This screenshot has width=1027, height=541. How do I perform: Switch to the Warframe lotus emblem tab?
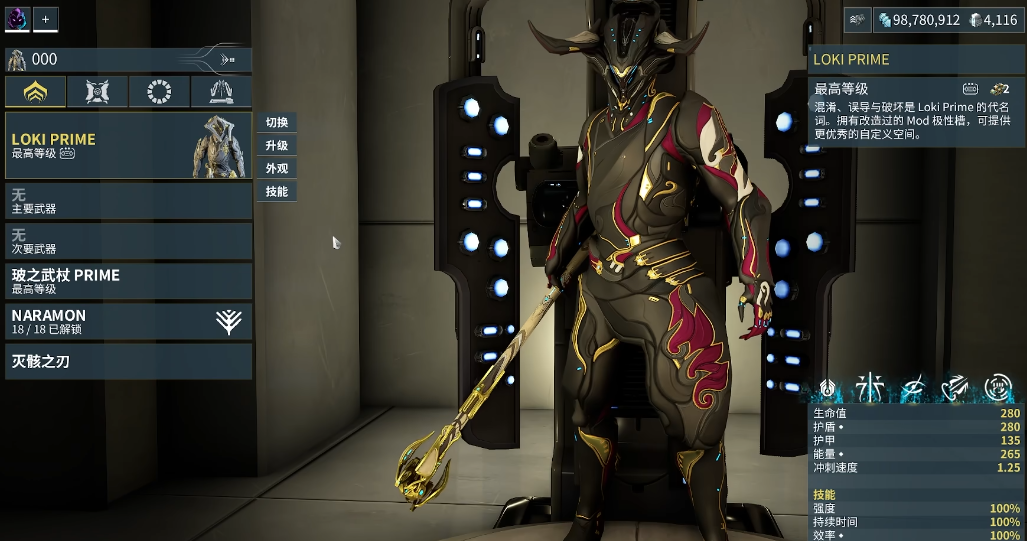(x=36, y=92)
